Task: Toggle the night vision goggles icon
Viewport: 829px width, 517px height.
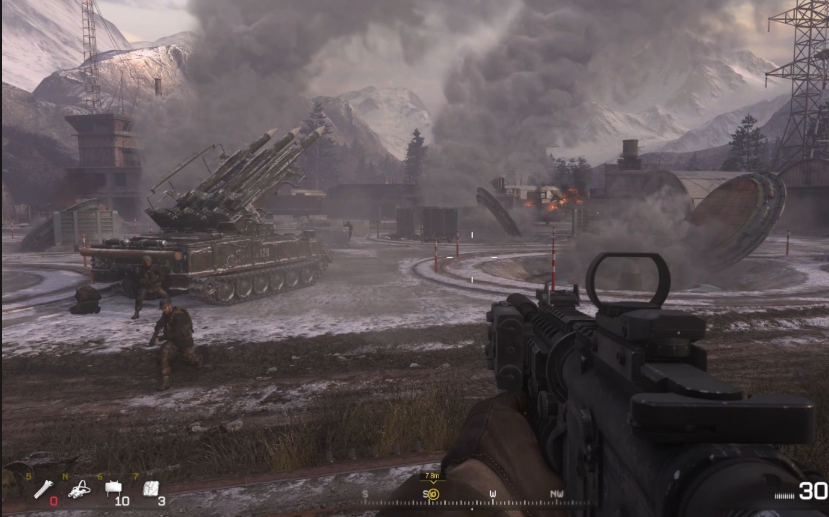Action: tap(82, 488)
